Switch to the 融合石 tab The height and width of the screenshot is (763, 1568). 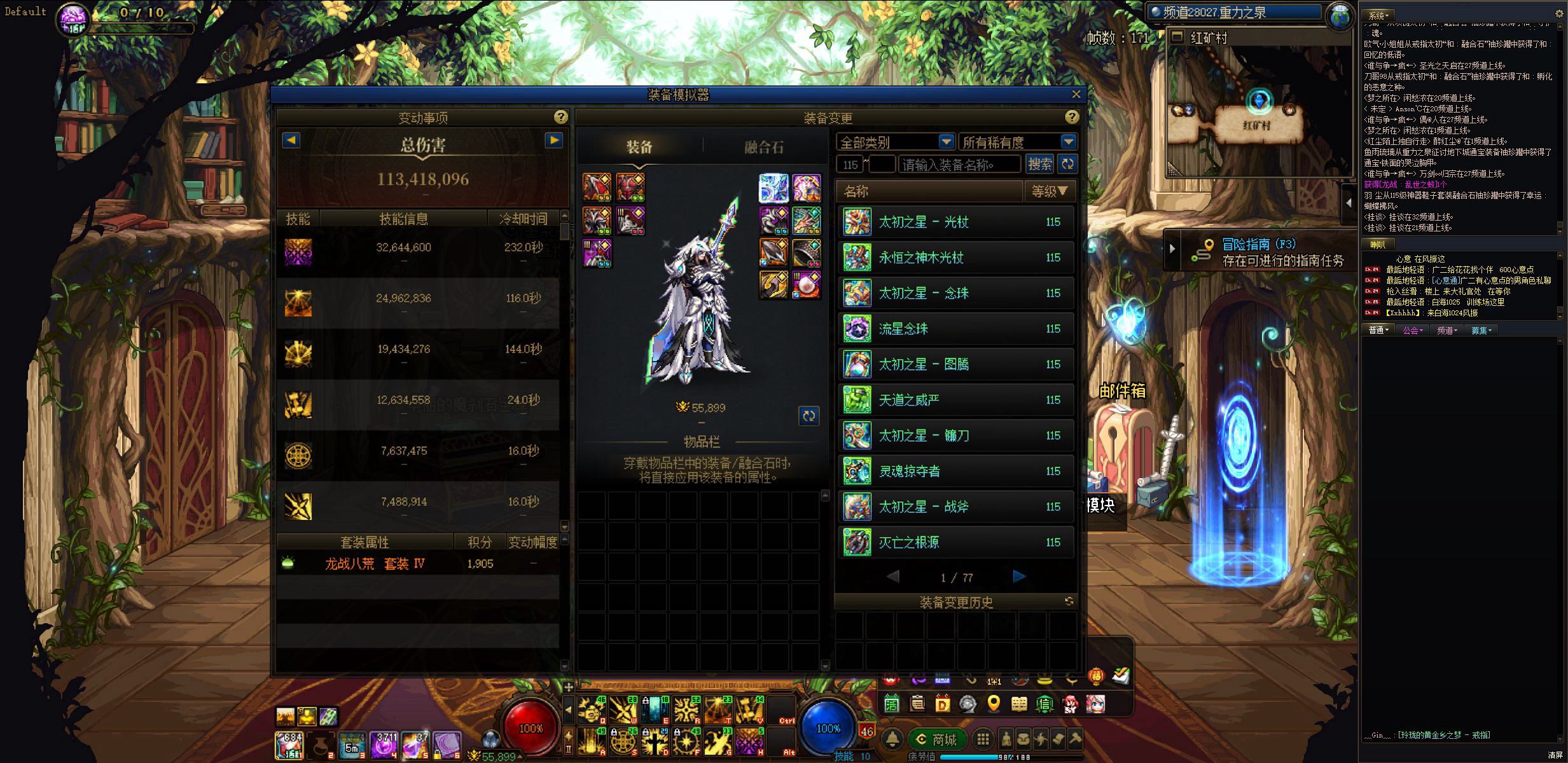click(763, 148)
